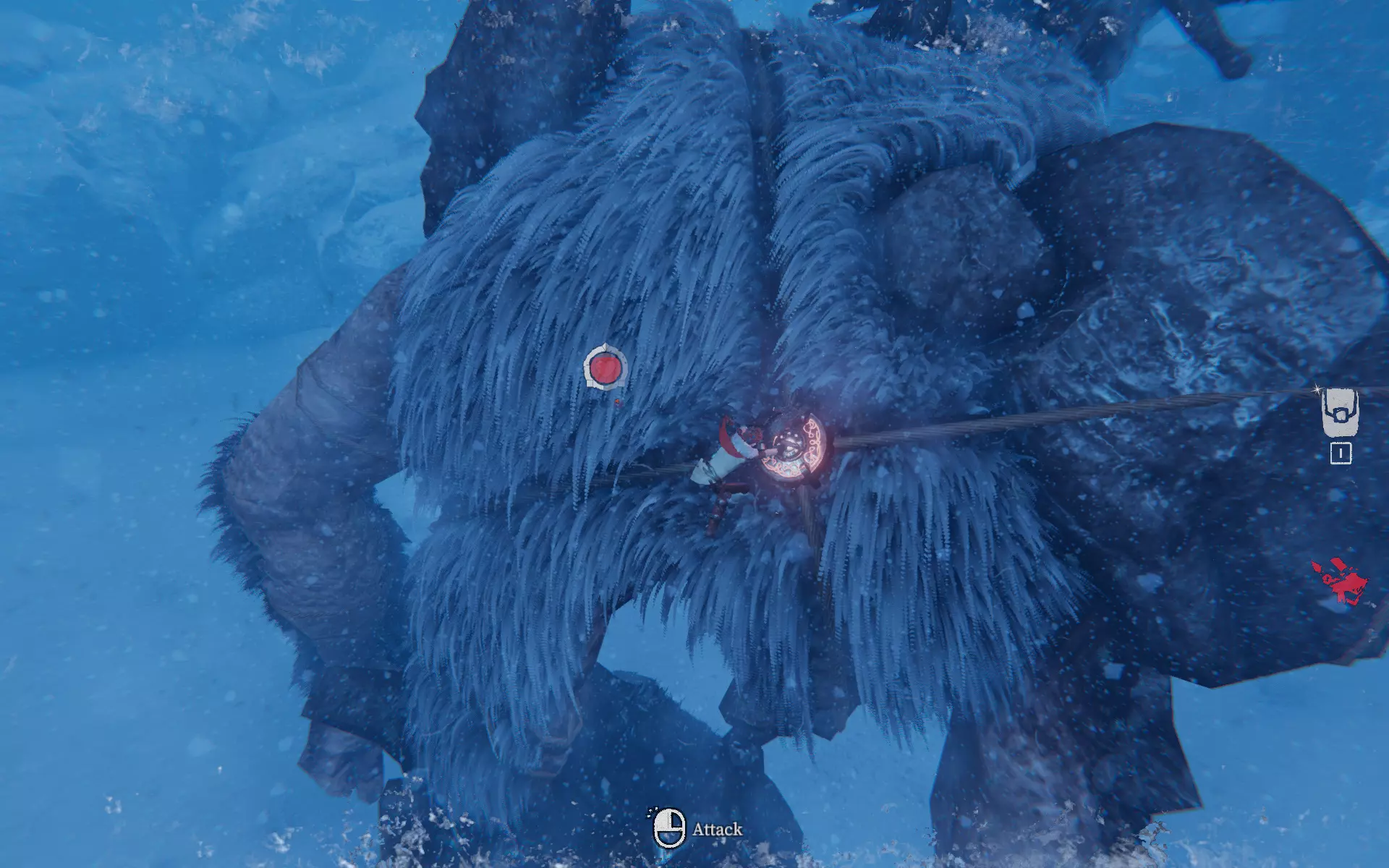
Task: Select the red circular target marker
Action: pos(605,367)
